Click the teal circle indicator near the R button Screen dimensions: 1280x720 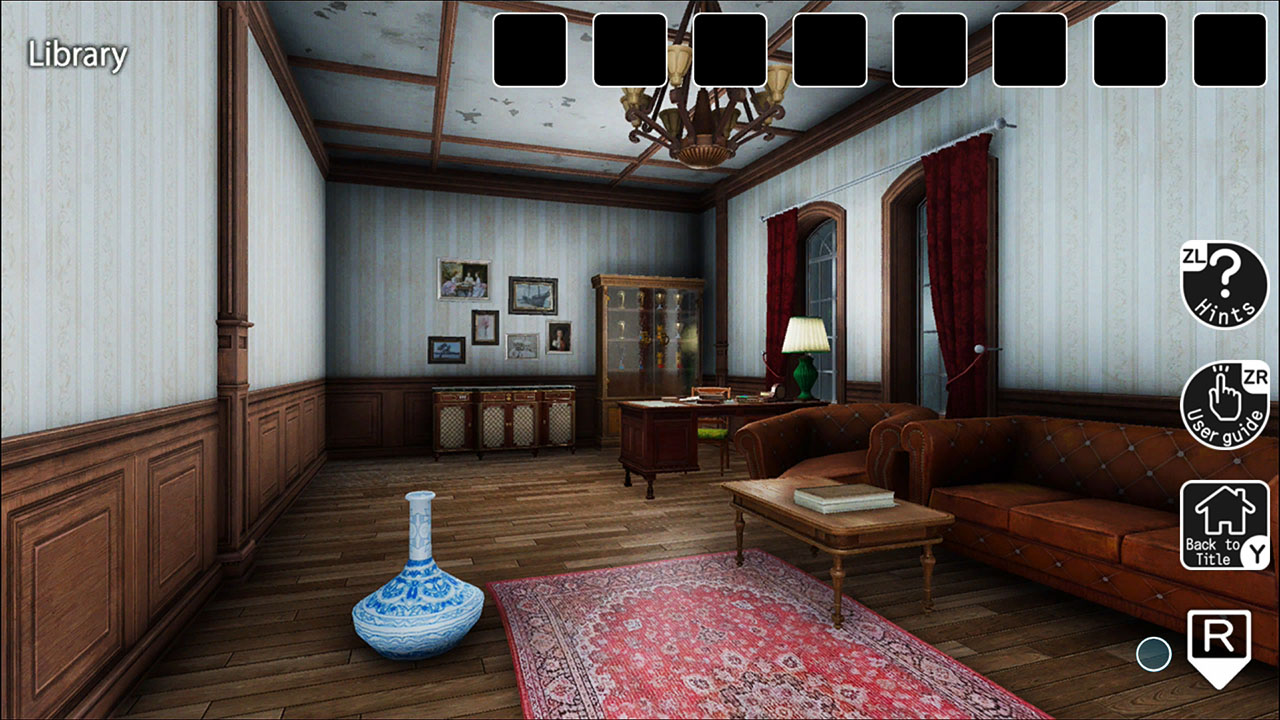pos(1155,653)
